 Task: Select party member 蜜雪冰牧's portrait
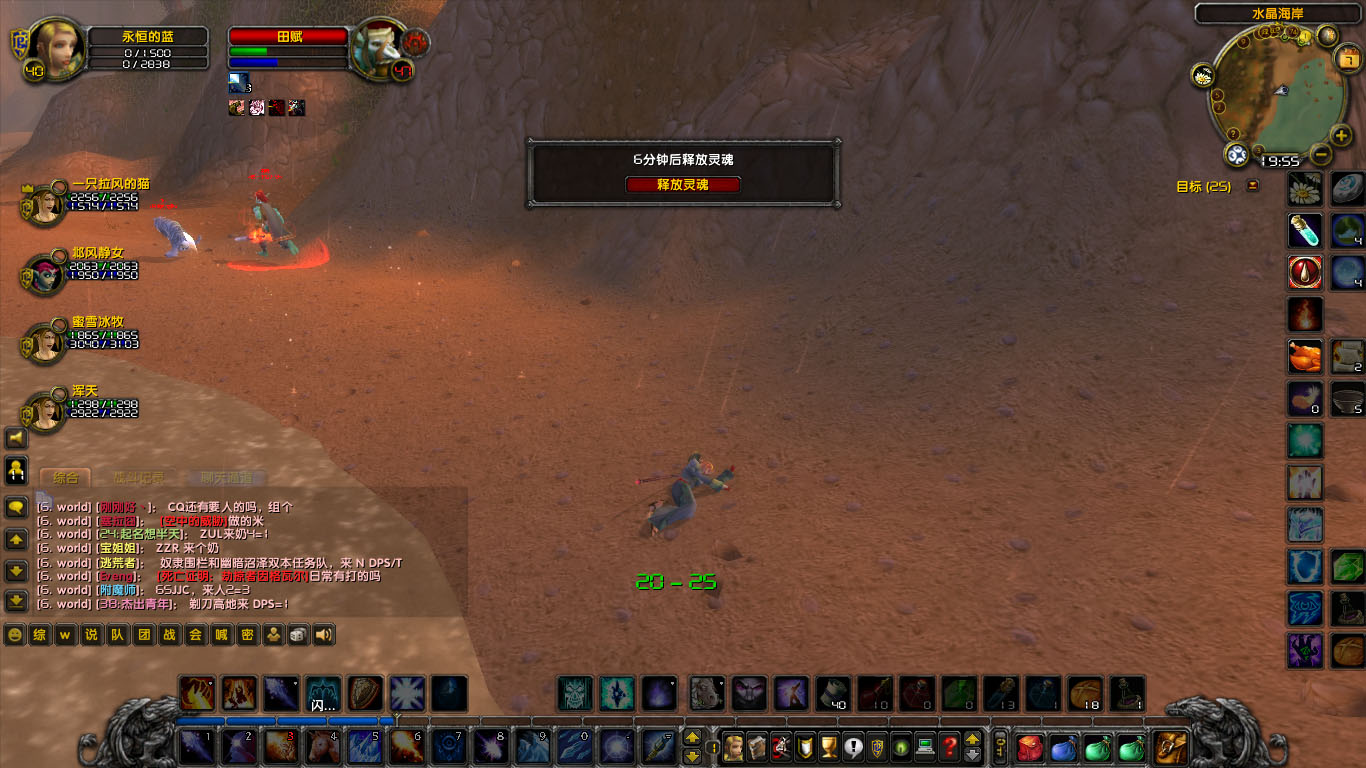click(44, 342)
